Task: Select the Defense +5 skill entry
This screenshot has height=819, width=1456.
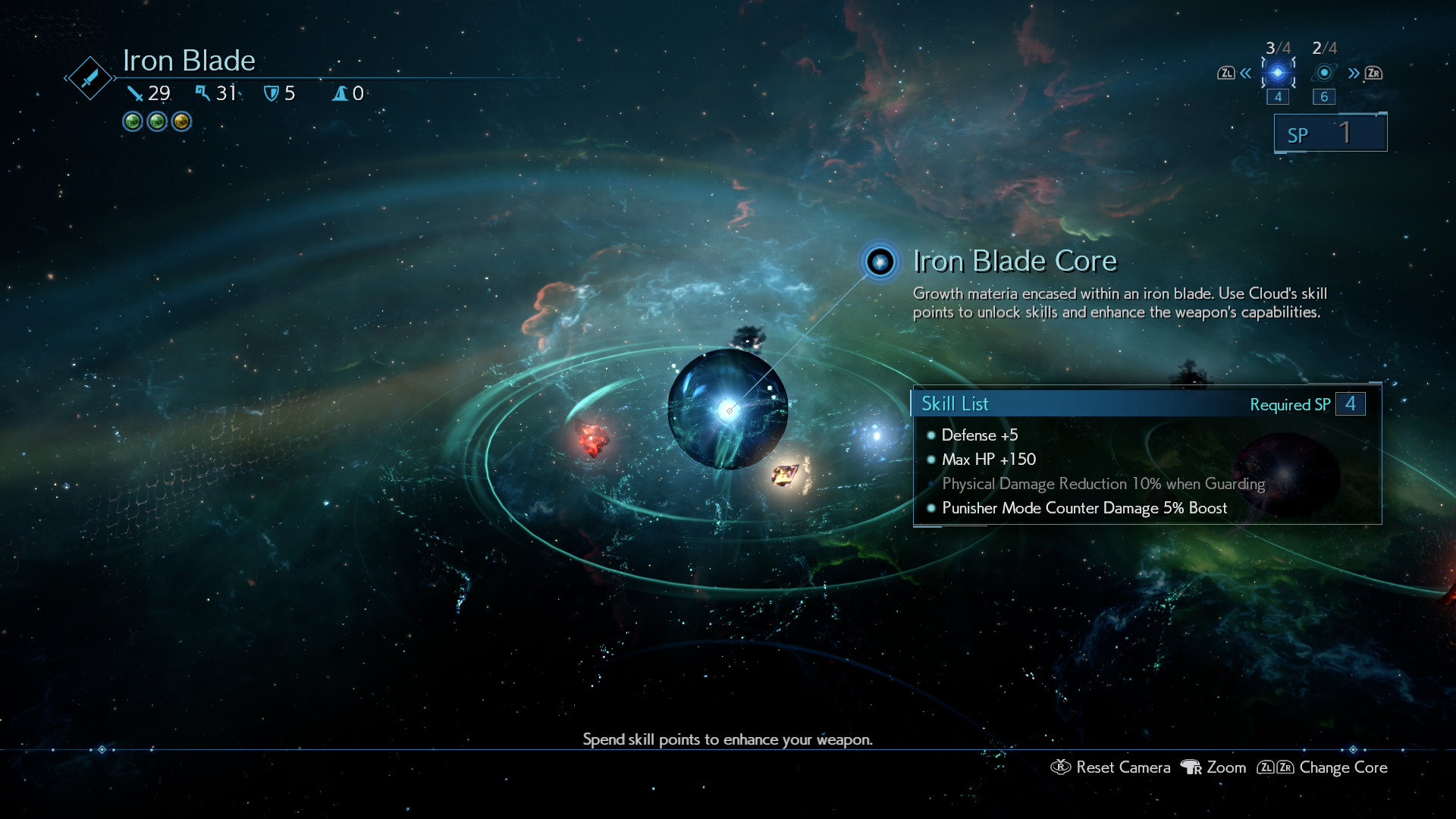Action: click(x=979, y=435)
